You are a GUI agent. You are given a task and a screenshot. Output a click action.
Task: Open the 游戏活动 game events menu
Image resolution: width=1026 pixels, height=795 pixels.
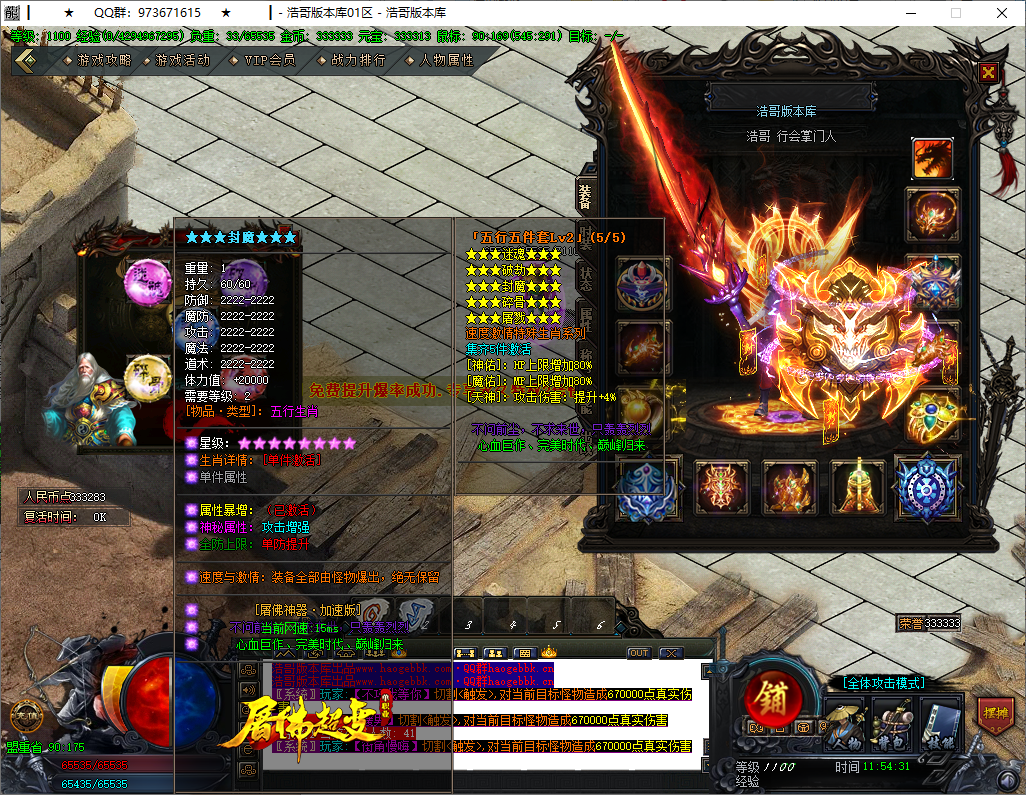(x=182, y=60)
